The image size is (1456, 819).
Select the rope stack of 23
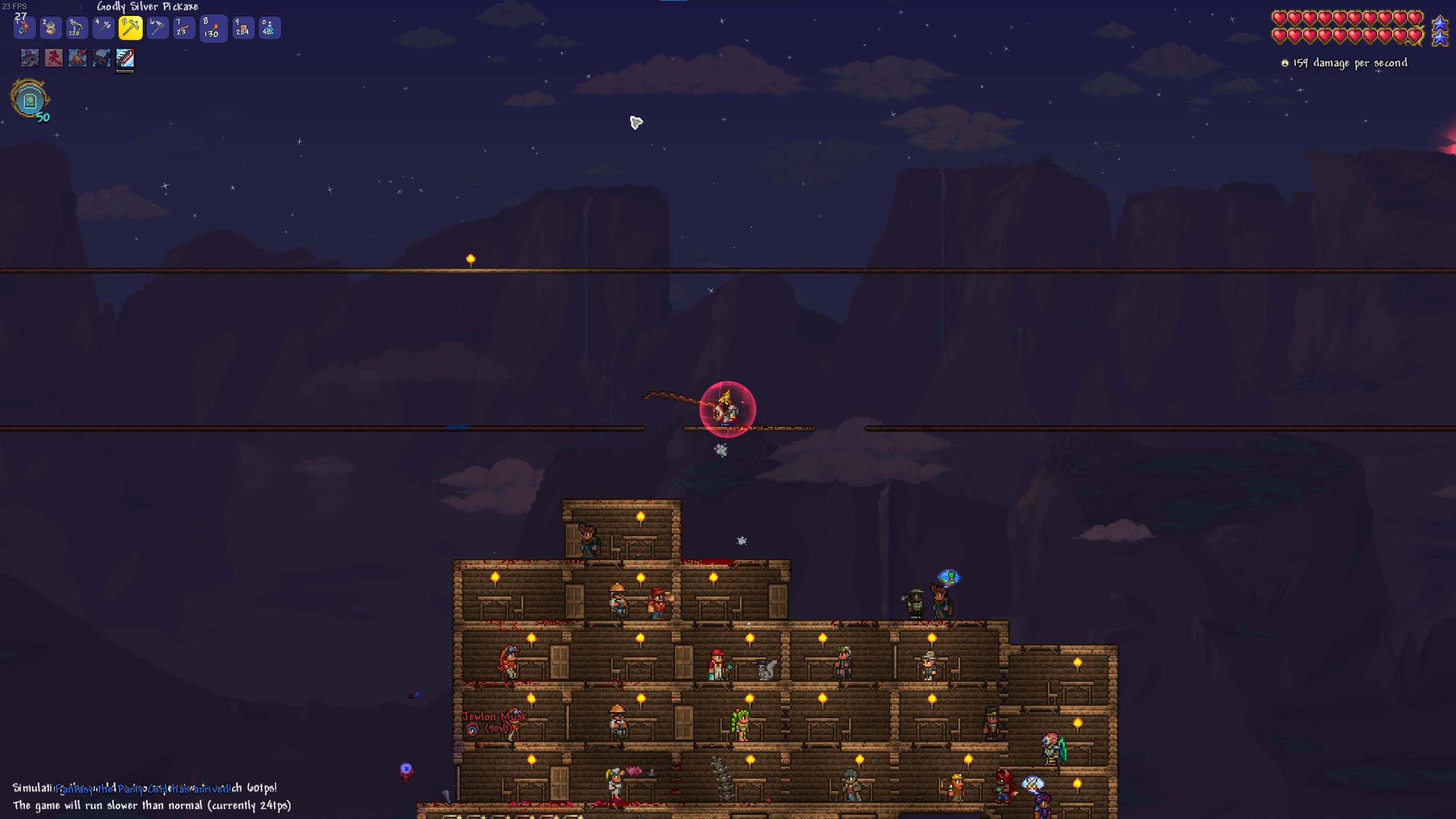(183, 28)
